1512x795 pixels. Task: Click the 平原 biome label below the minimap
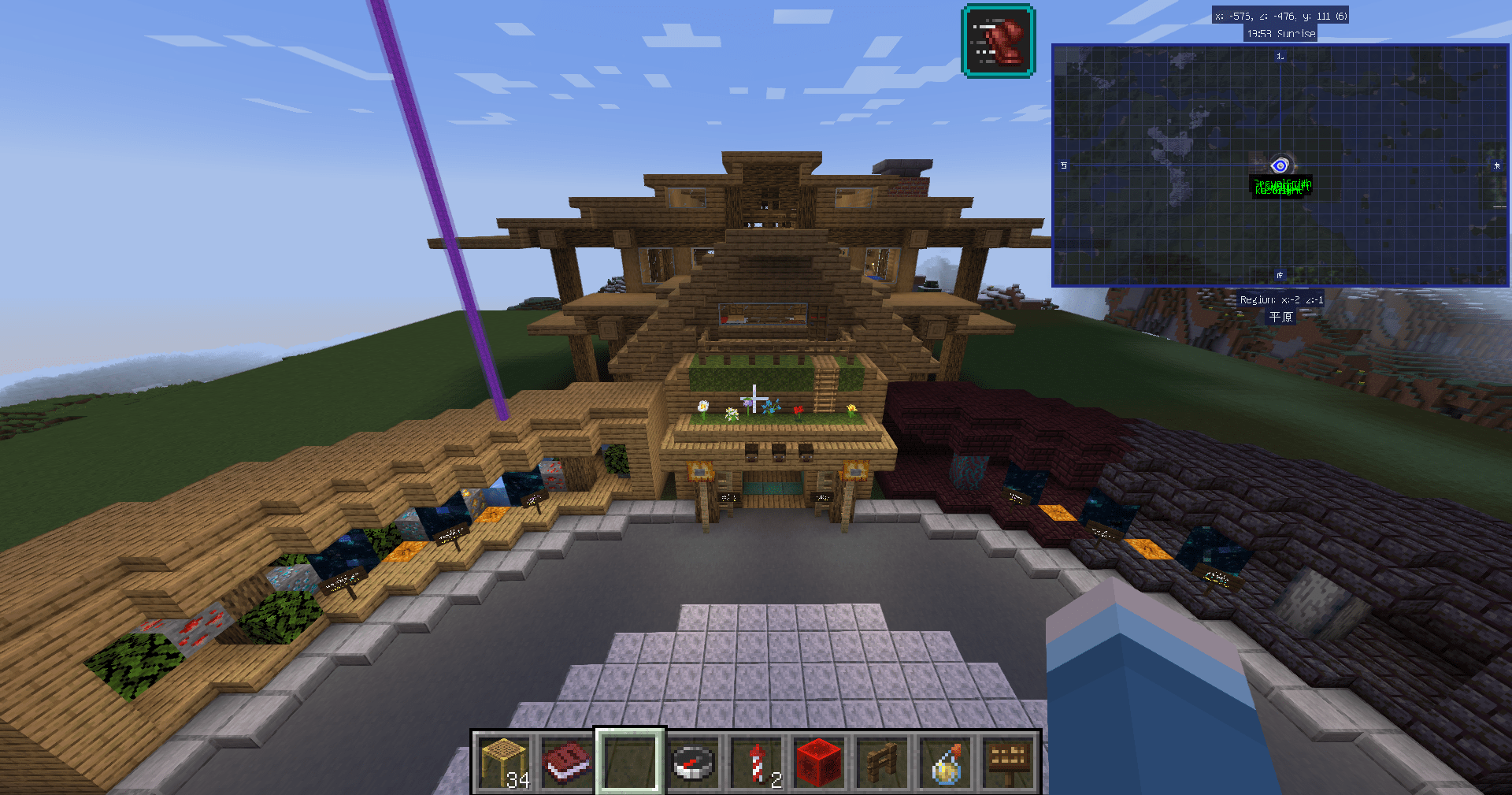(1279, 318)
